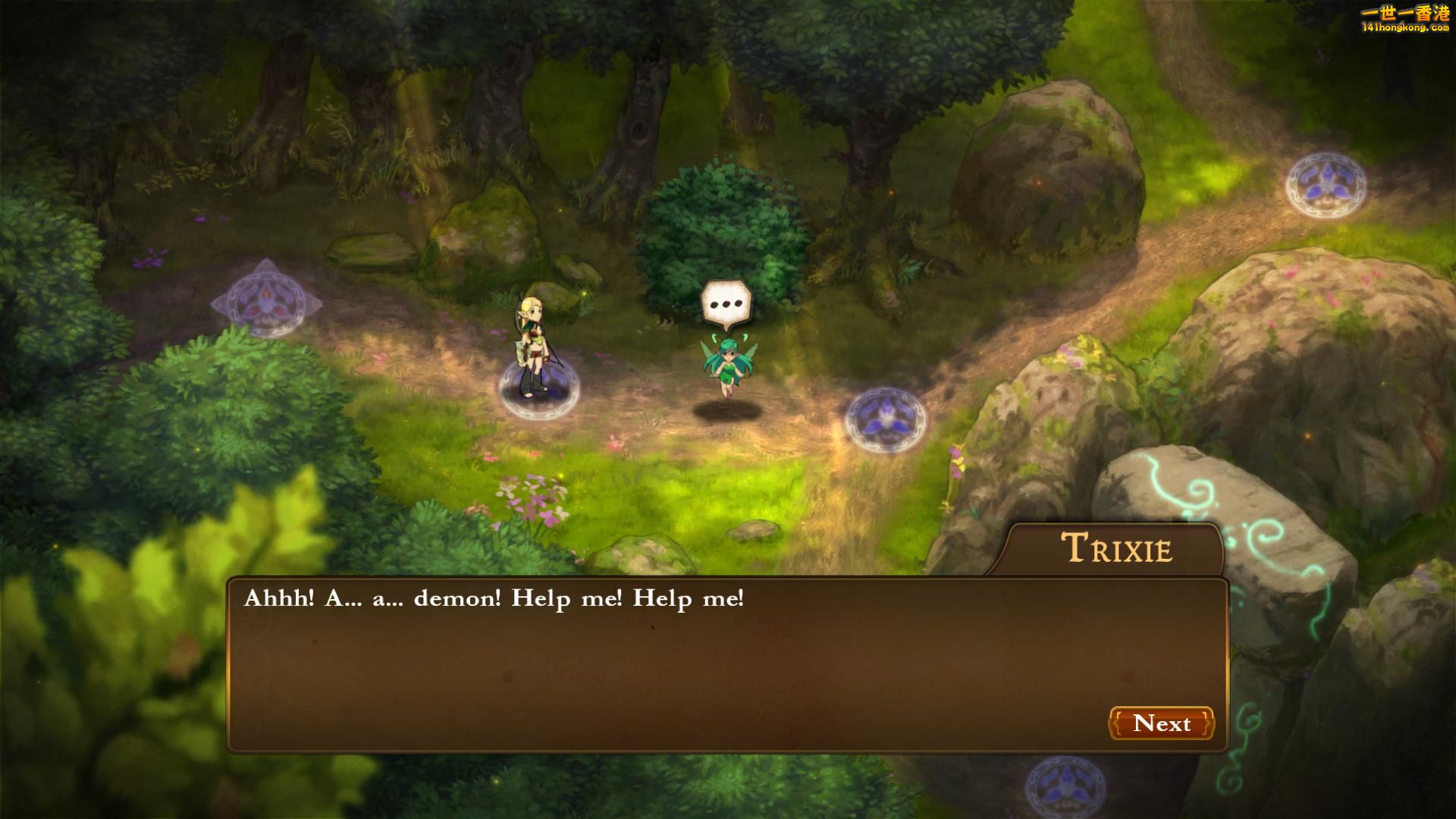Image resolution: width=1456 pixels, height=819 pixels.
Task: Advance the dialogue with the Next button
Action: click(1161, 723)
